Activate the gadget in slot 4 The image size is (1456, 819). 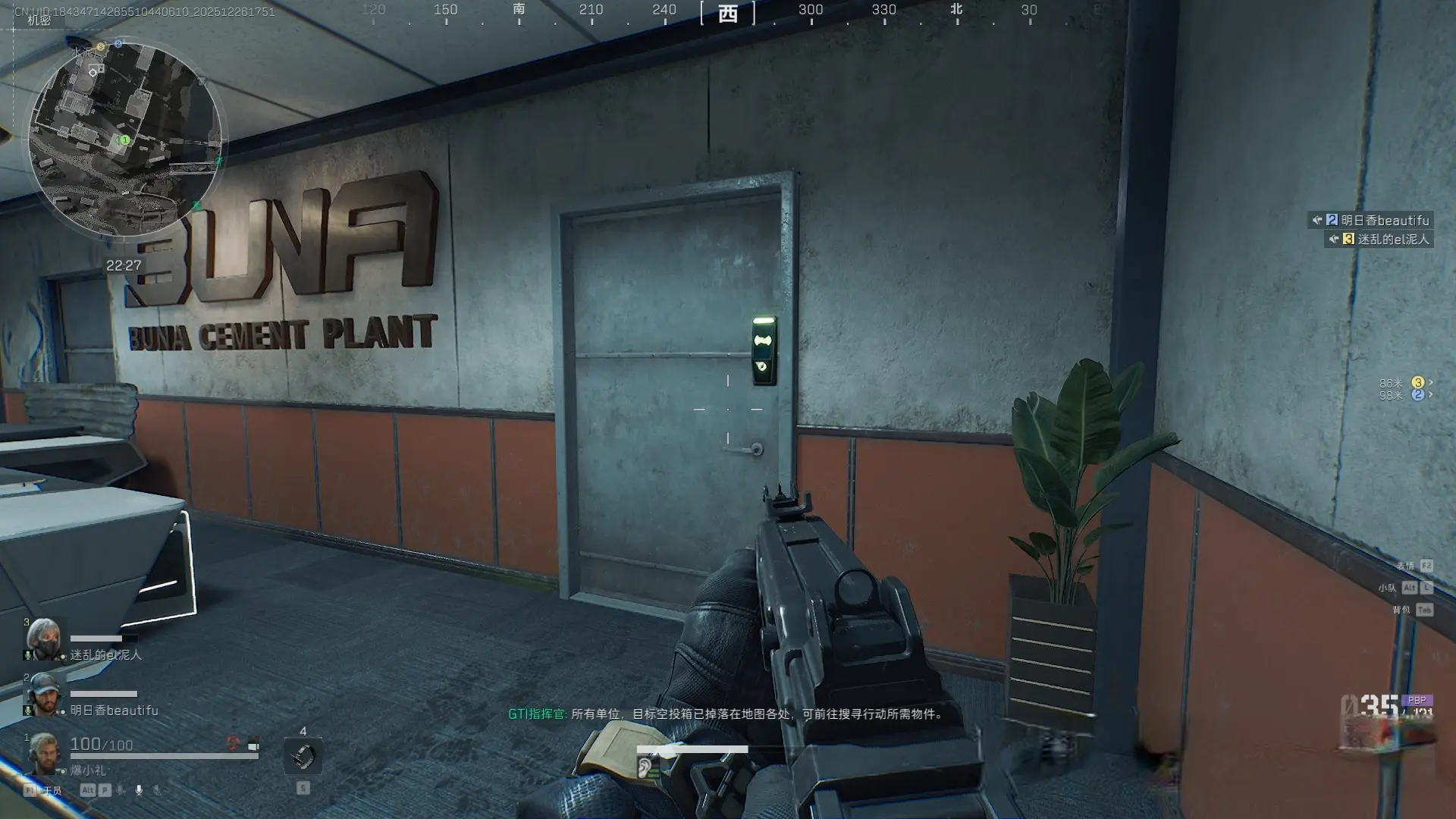point(303,756)
